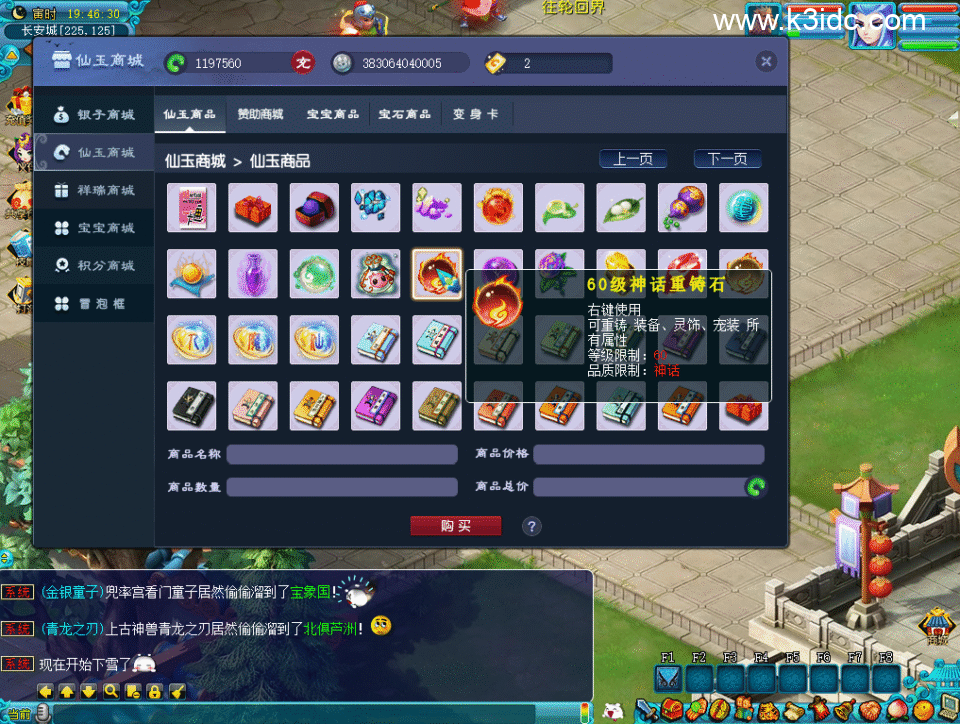This screenshot has width=960, height=724.
Task: Click the red 购买 buy button
Action: tap(455, 526)
